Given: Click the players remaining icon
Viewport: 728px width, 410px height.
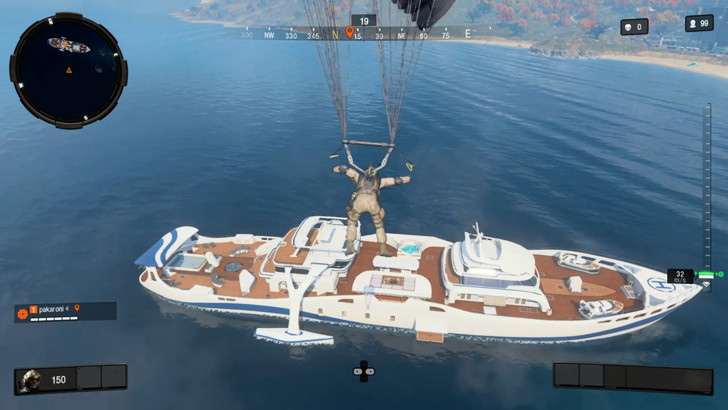Looking at the screenshot, I should pyautogui.click(x=693, y=24).
